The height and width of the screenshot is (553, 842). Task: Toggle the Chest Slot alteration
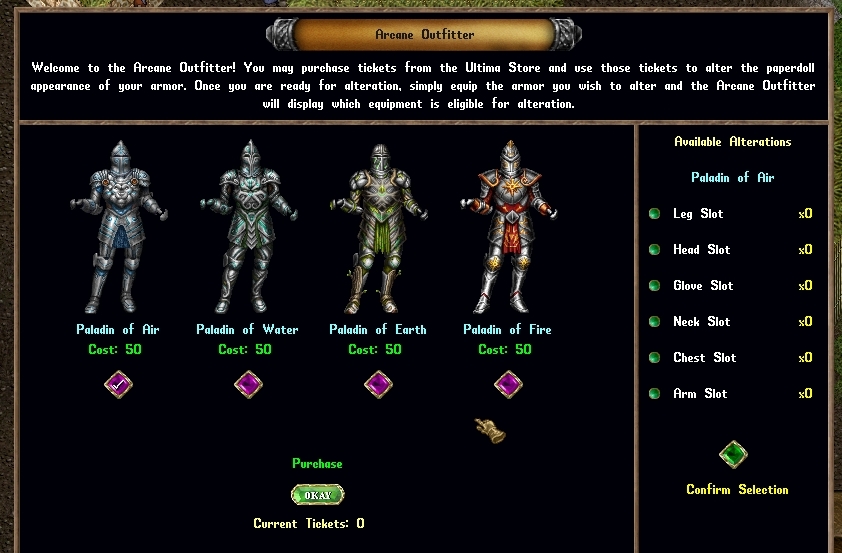click(x=655, y=358)
